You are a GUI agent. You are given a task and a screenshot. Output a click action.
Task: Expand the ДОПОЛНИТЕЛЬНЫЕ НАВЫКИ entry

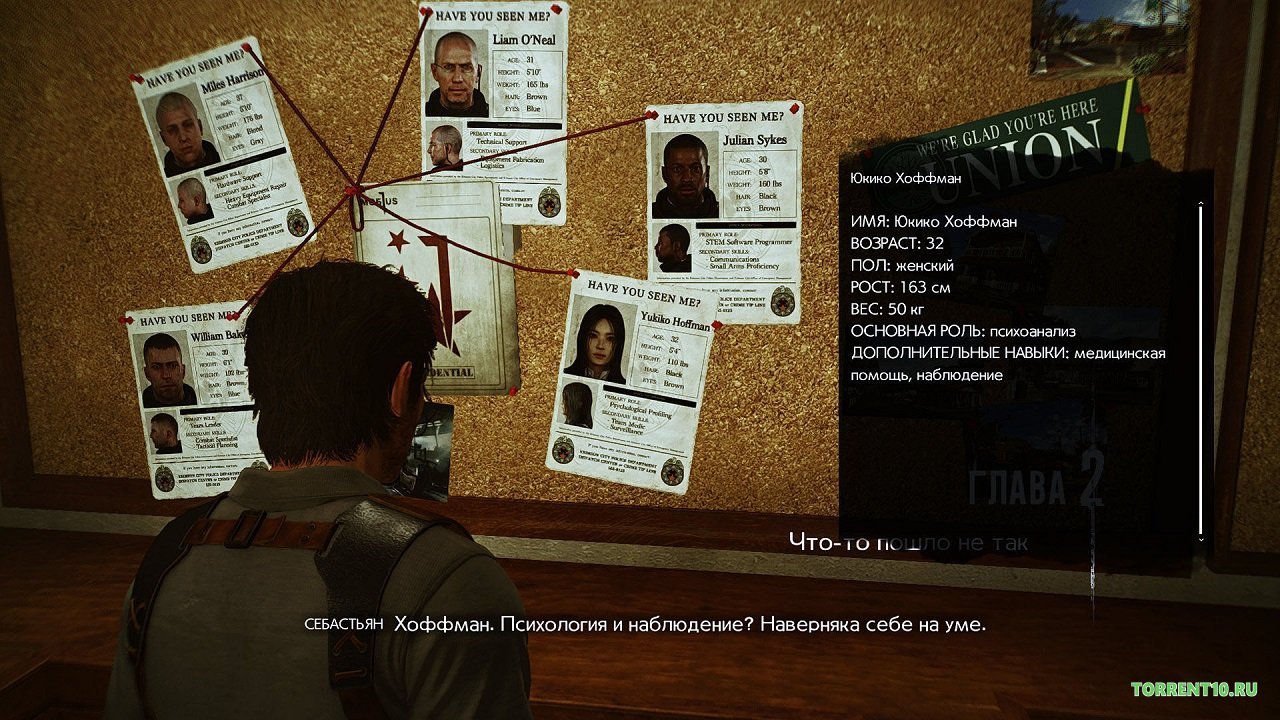[958, 352]
